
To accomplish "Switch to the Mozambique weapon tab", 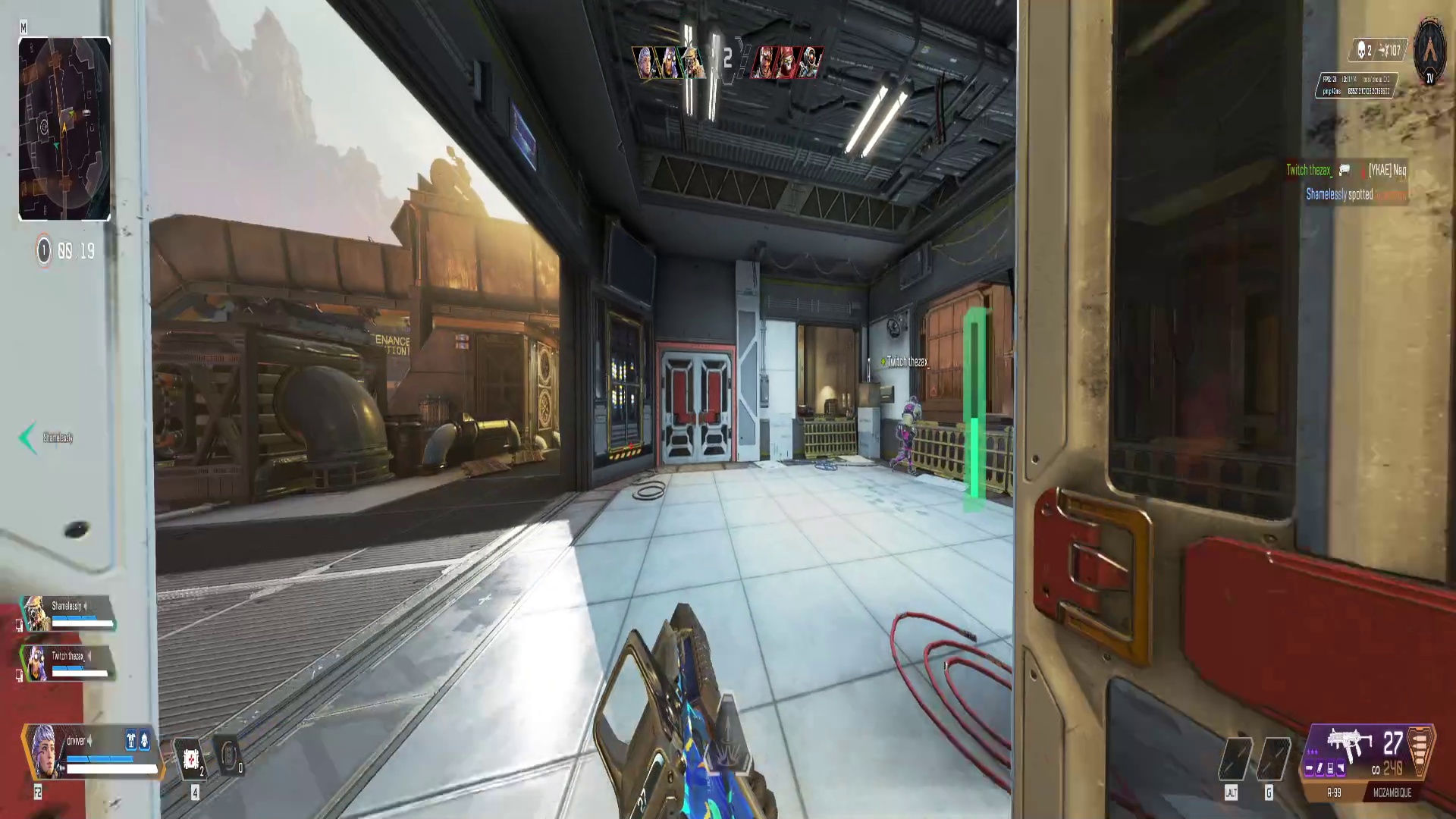I will point(1392,792).
